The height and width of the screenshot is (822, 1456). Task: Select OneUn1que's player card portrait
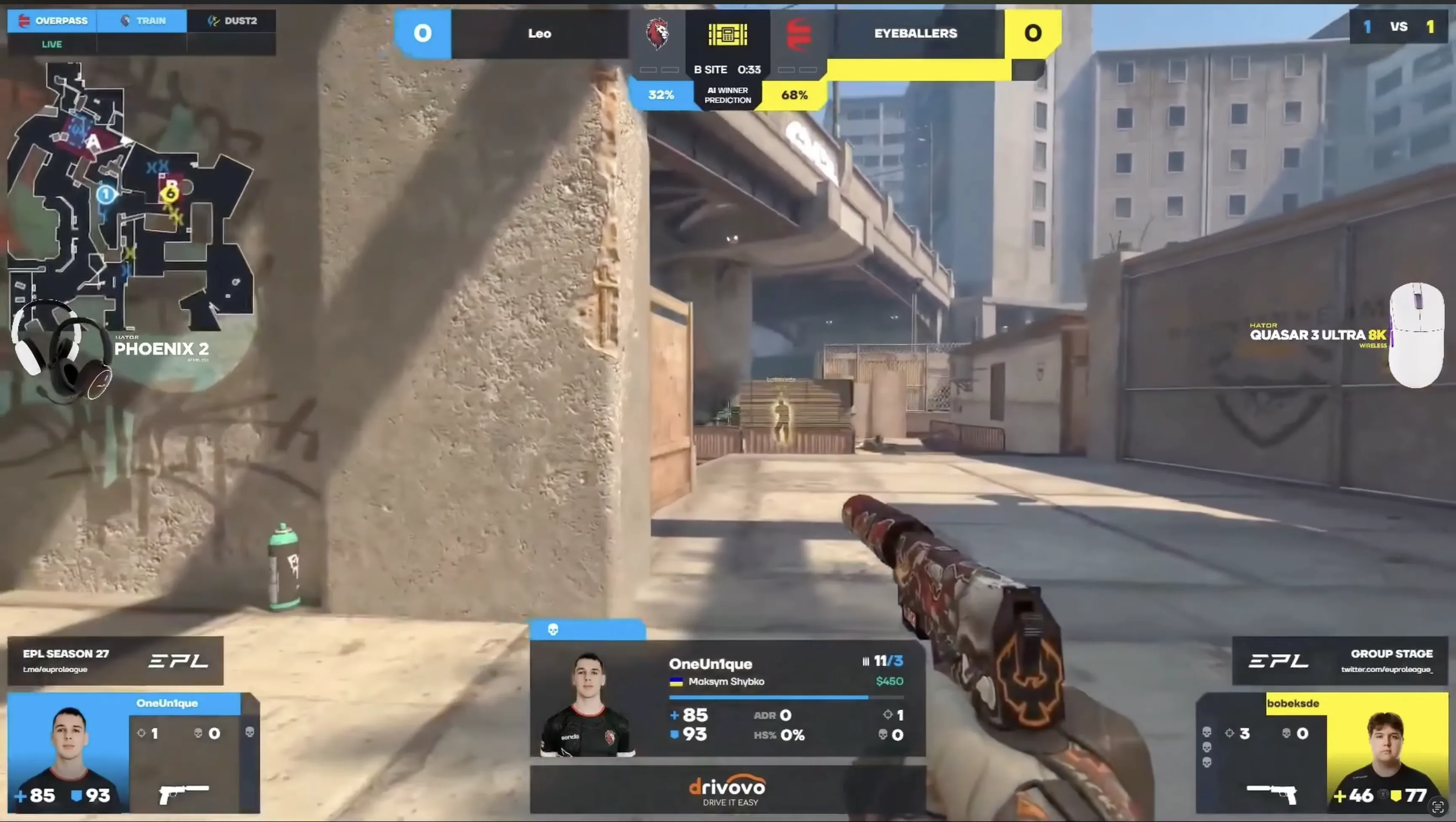pos(69,752)
